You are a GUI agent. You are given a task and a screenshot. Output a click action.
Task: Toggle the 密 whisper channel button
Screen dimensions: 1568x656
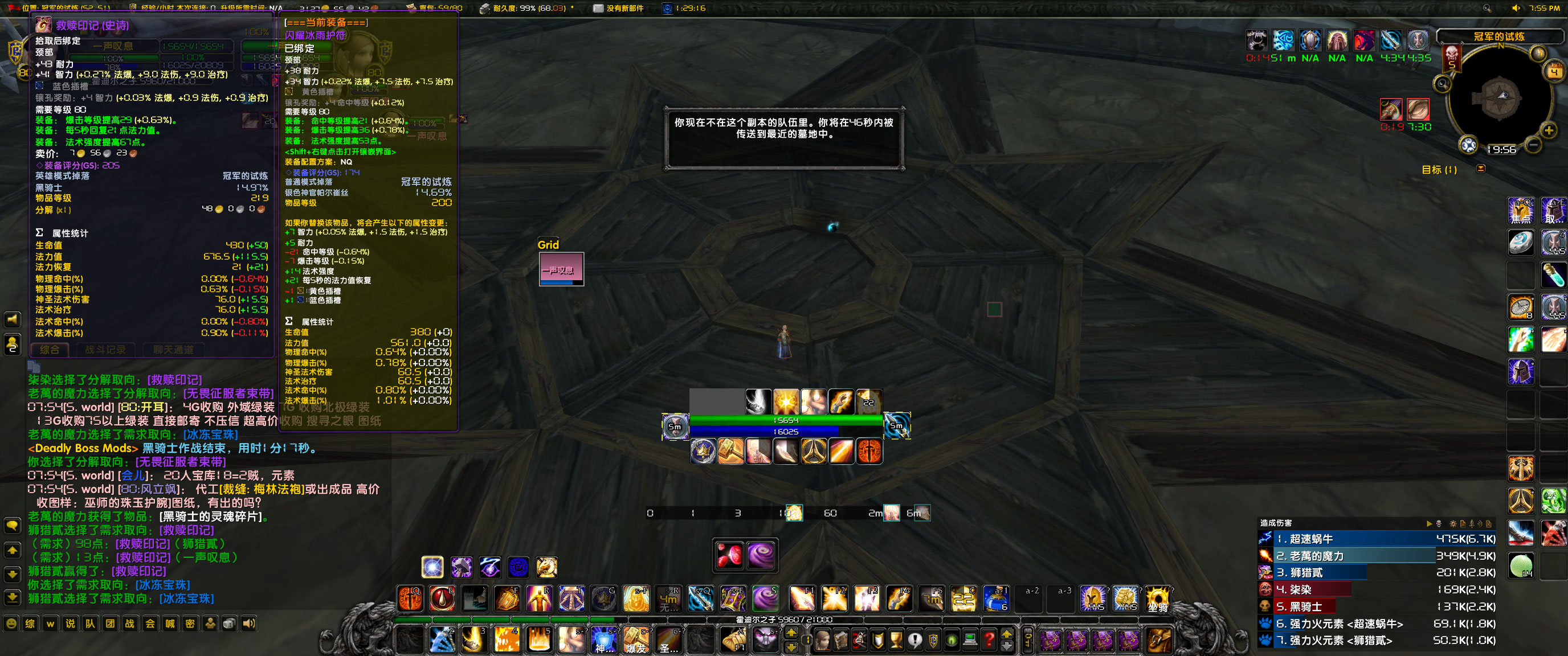[x=190, y=624]
